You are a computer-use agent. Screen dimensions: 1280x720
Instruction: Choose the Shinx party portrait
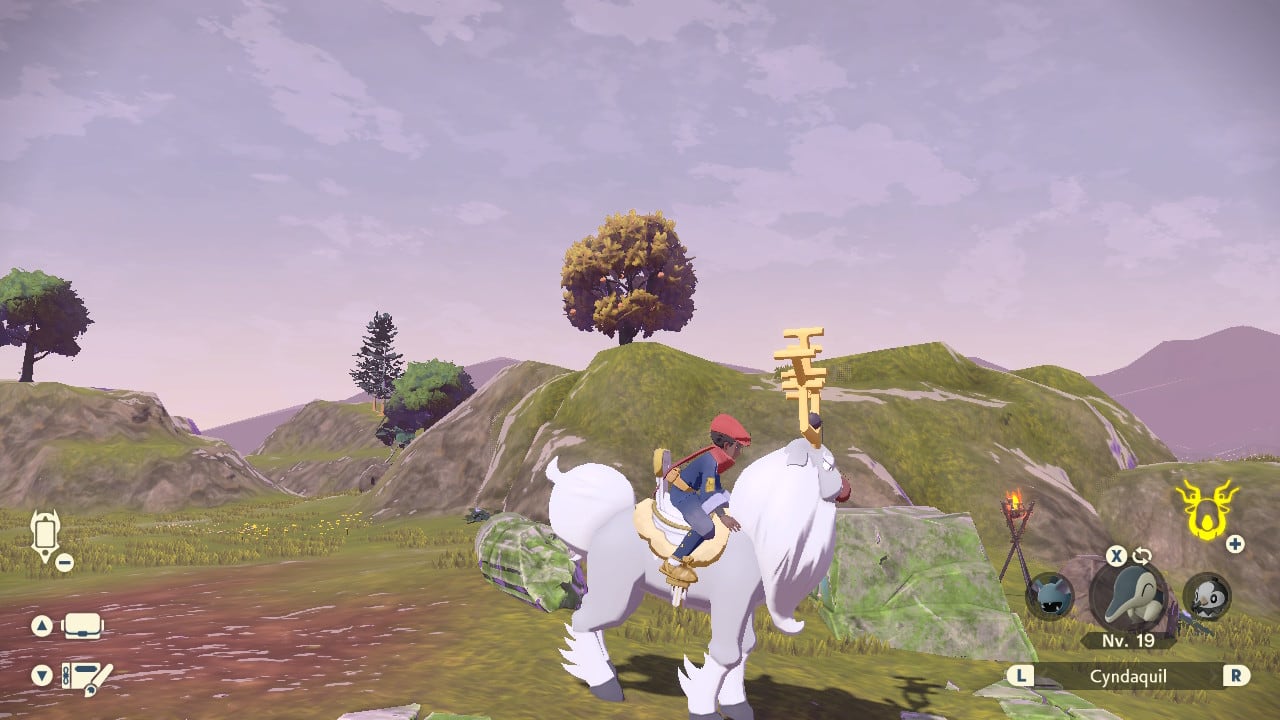pyautogui.click(x=1050, y=596)
